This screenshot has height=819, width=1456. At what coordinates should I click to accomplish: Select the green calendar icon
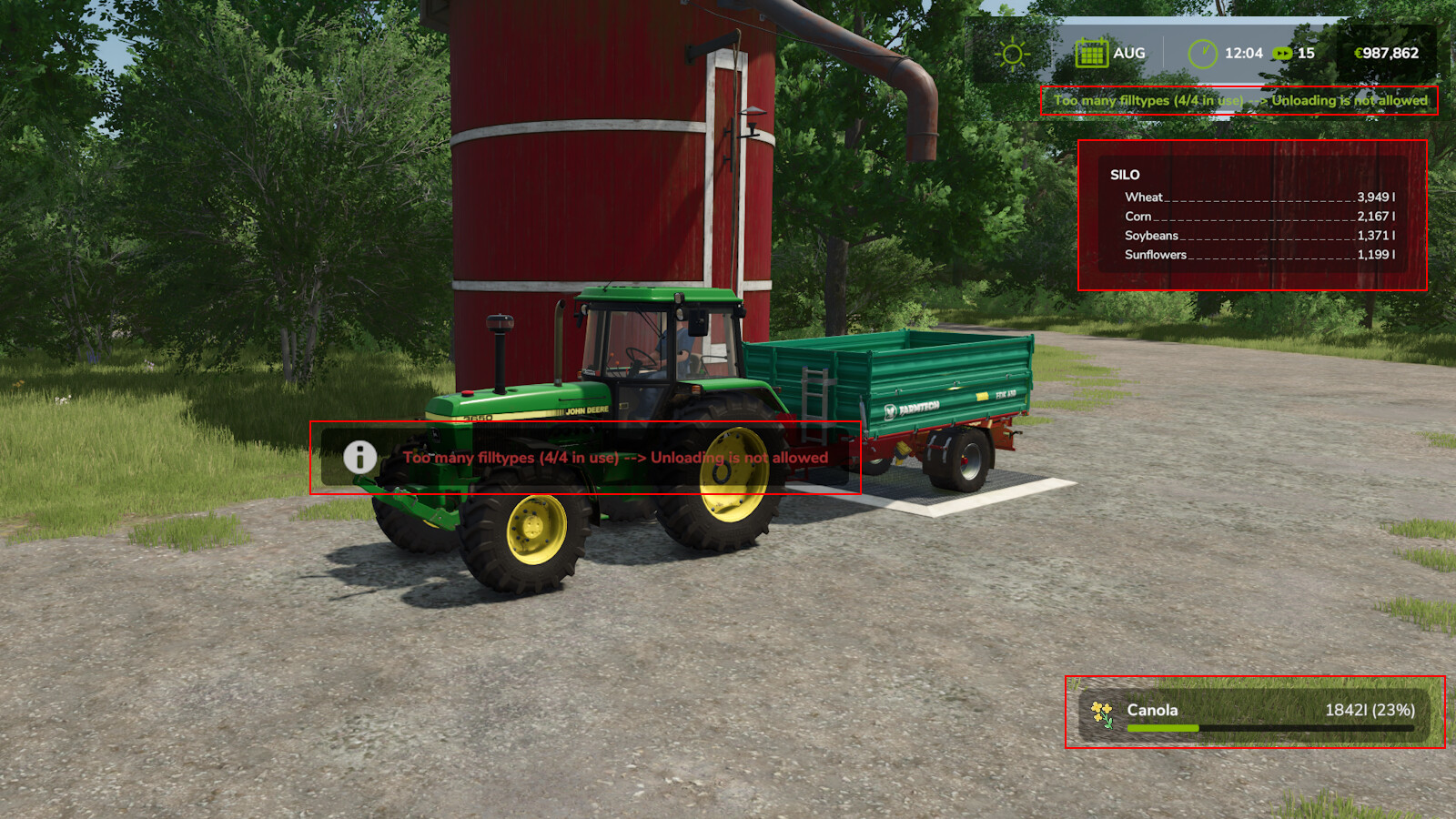pos(1090,54)
